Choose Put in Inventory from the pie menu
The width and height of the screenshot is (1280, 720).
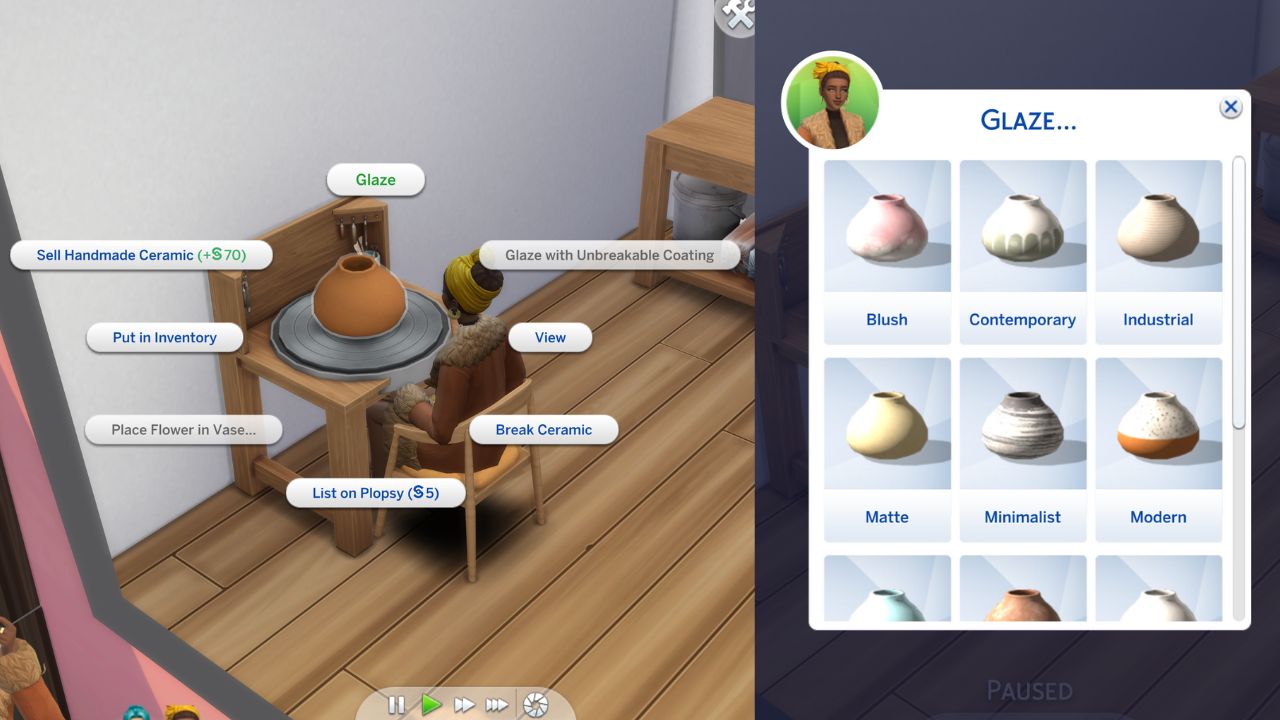point(164,337)
